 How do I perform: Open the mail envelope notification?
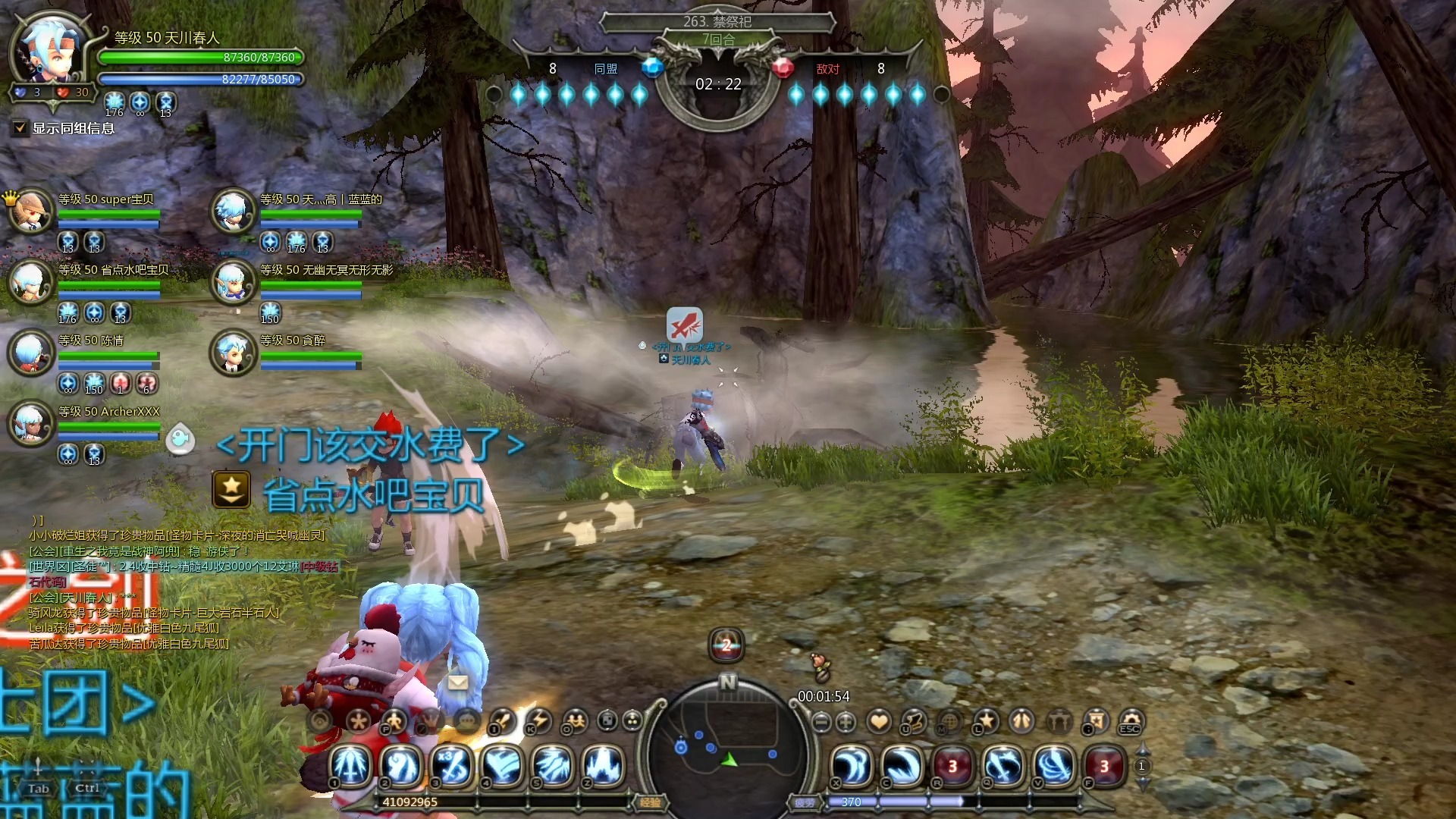click(457, 682)
